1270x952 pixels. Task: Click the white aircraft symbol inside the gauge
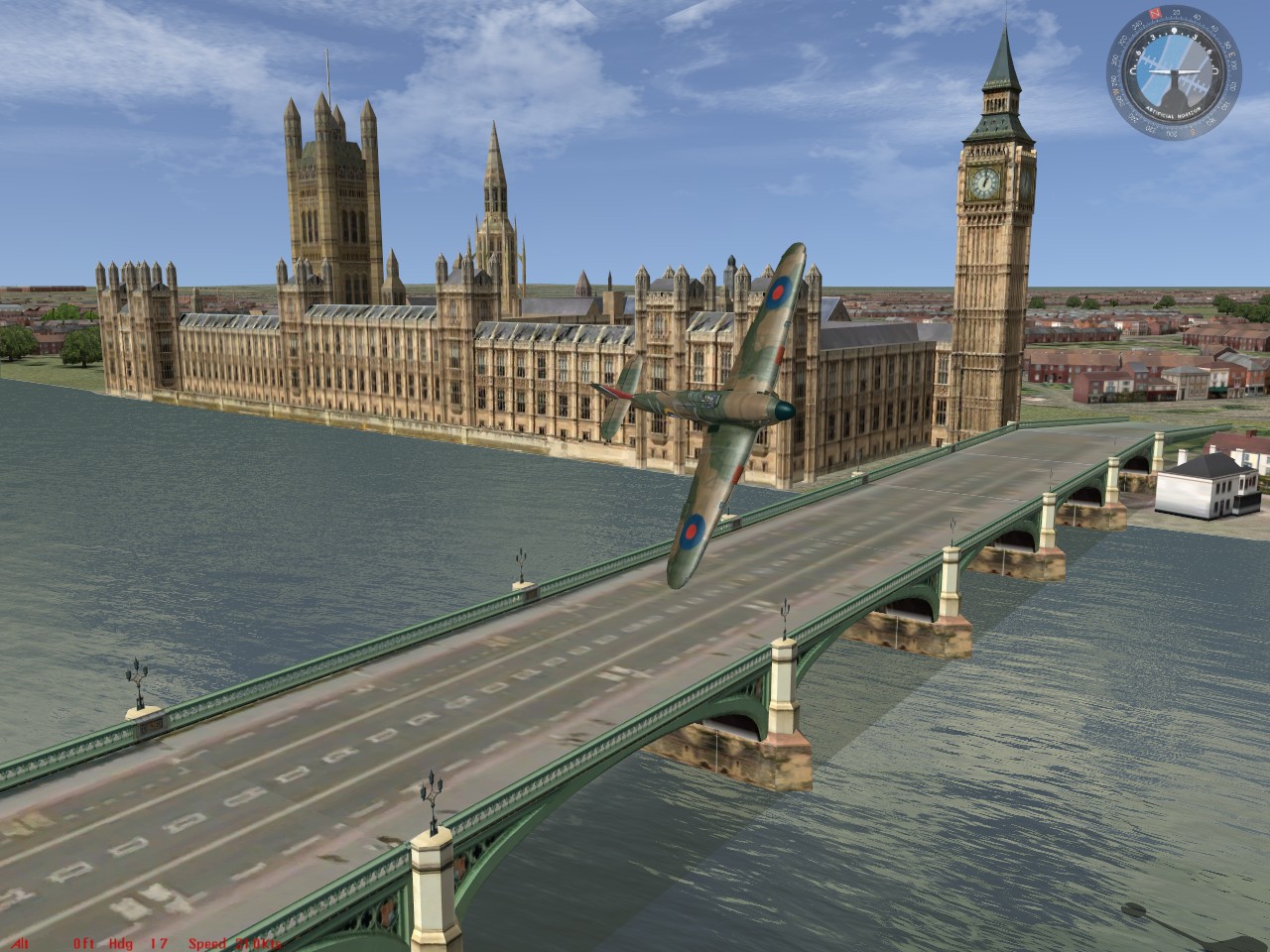tap(1175, 70)
